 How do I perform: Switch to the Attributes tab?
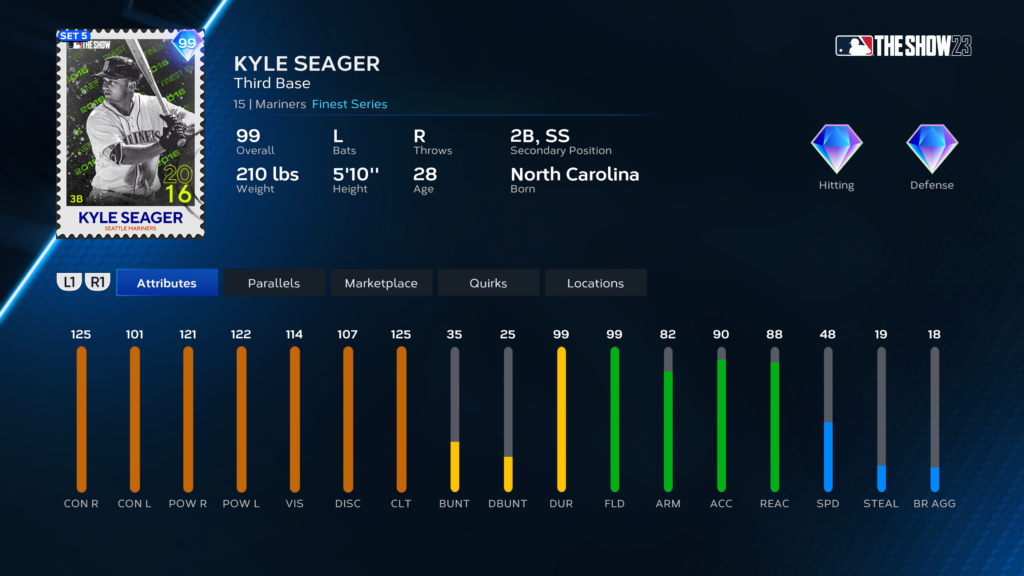pos(167,283)
